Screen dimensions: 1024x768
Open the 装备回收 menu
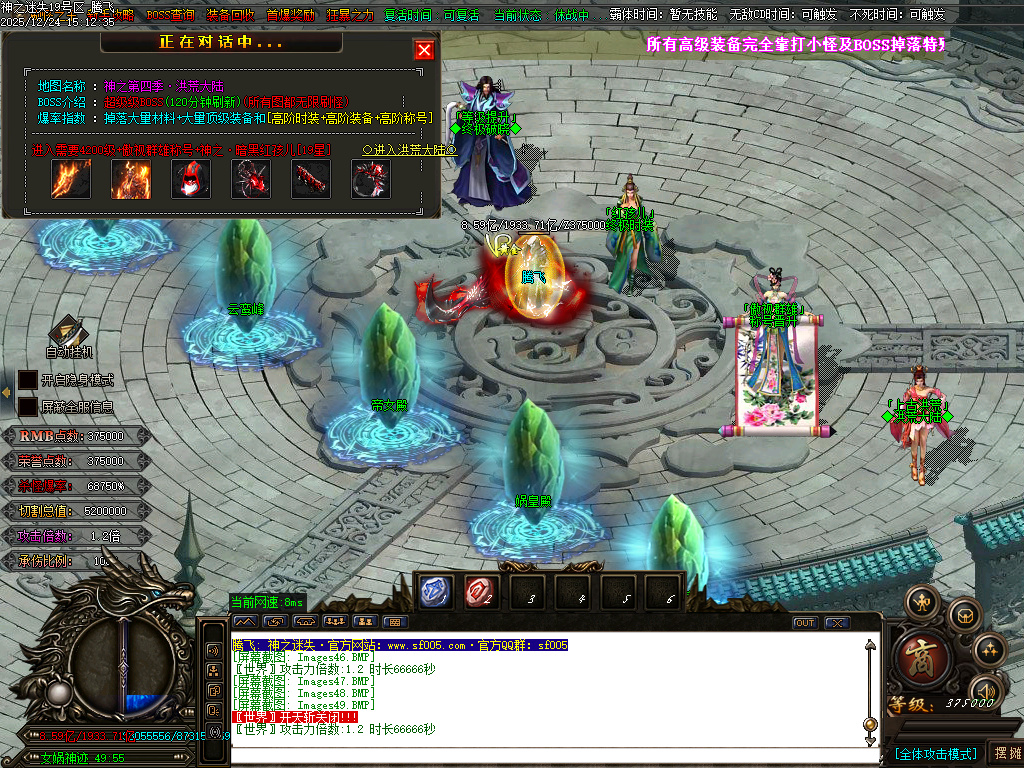[231, 15]
